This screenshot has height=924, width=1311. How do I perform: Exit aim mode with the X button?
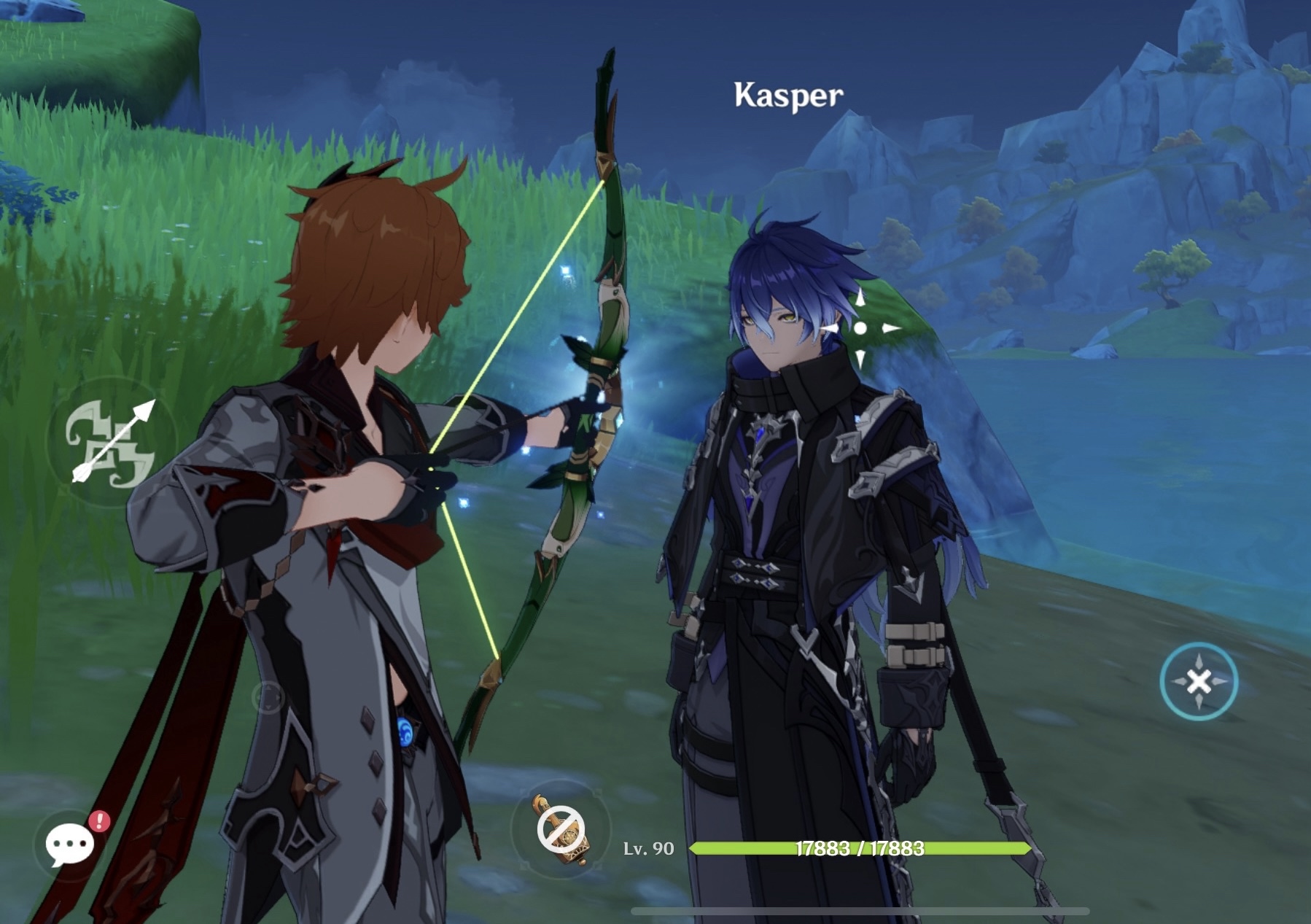(x=1198, y=682)
